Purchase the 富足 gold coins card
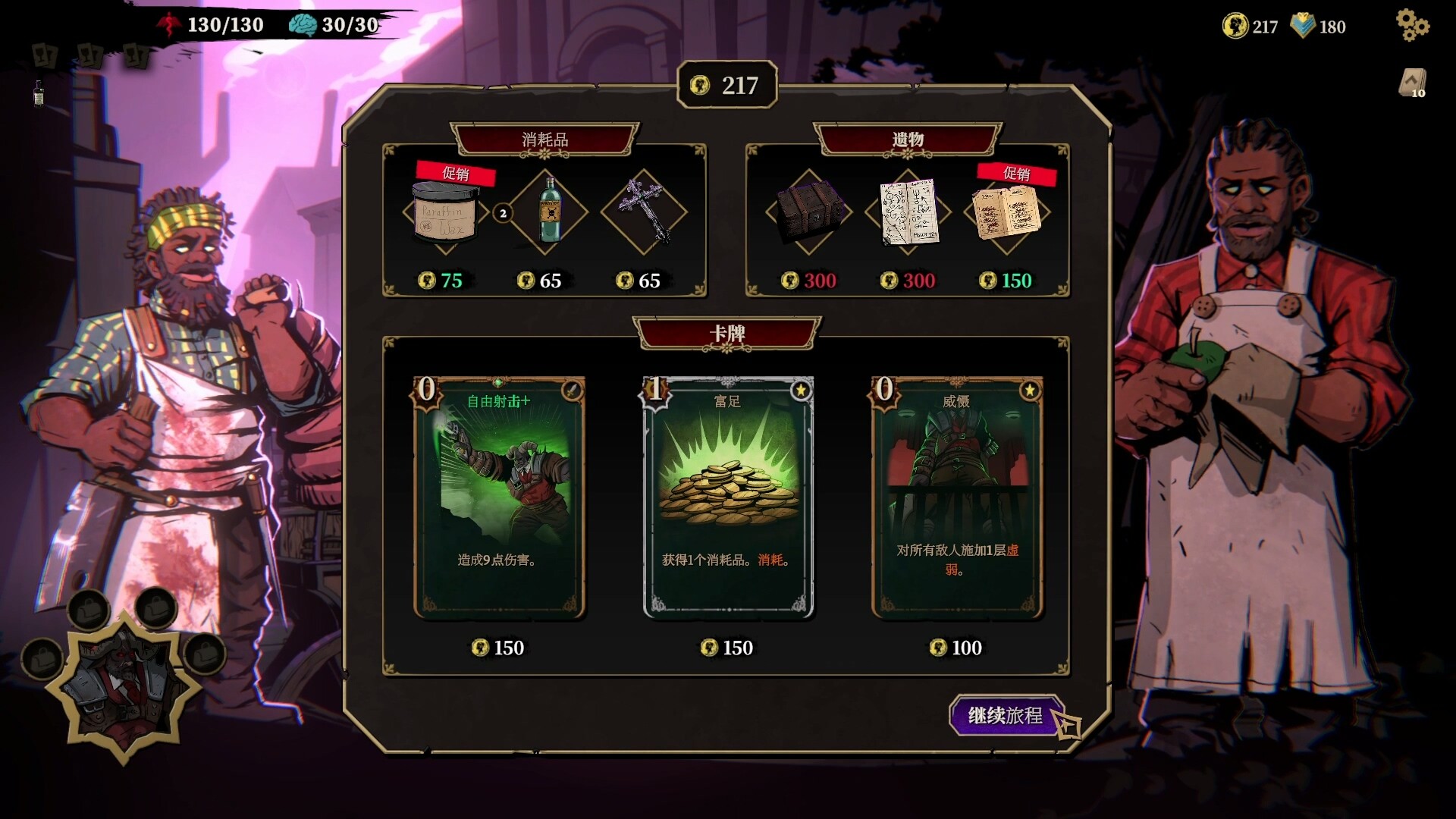The width and height of the screenshot is (1456, 819). 728,497
